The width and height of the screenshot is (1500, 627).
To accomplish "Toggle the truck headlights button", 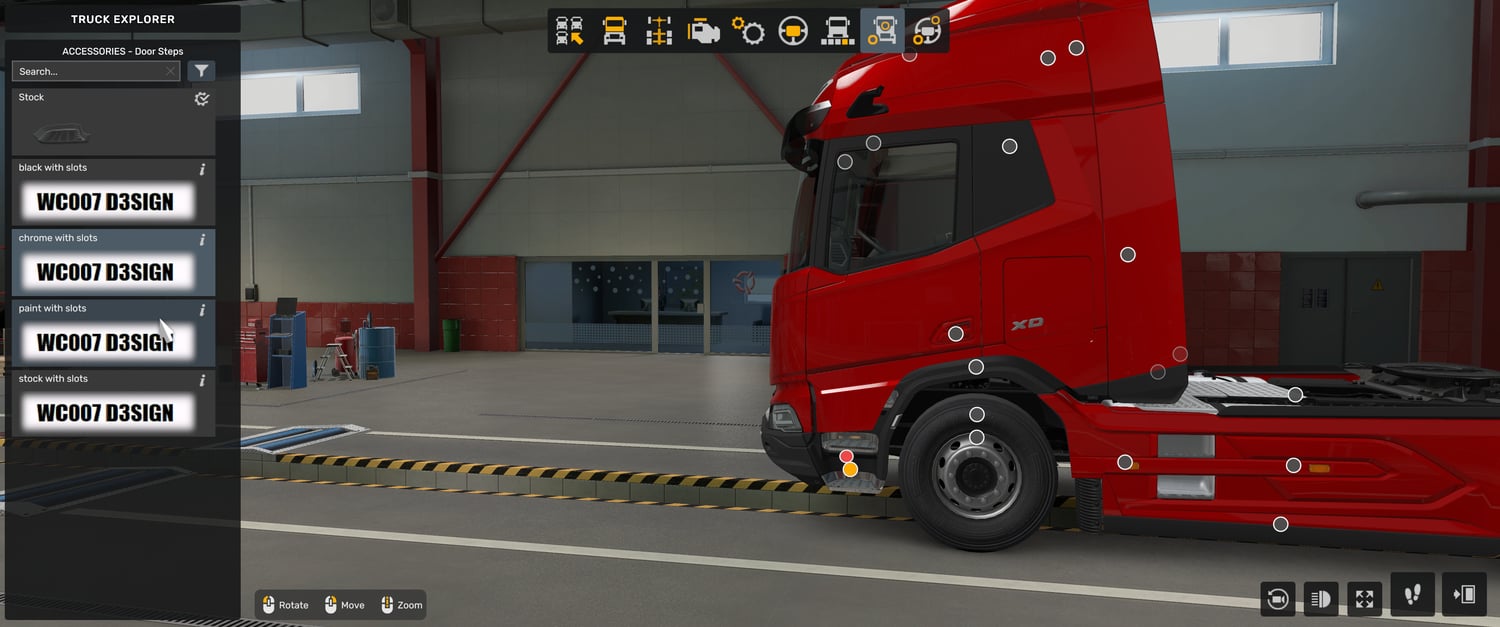I will 1321,599.
